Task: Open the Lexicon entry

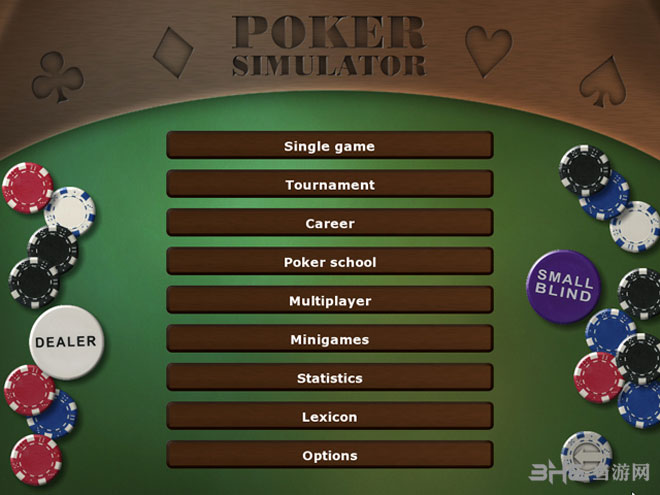Action: tap(329, 417)
